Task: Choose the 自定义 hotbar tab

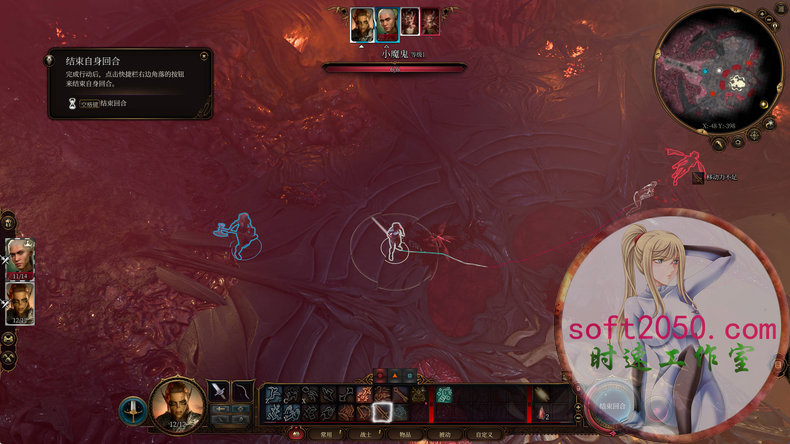Action: click(485, 435)
